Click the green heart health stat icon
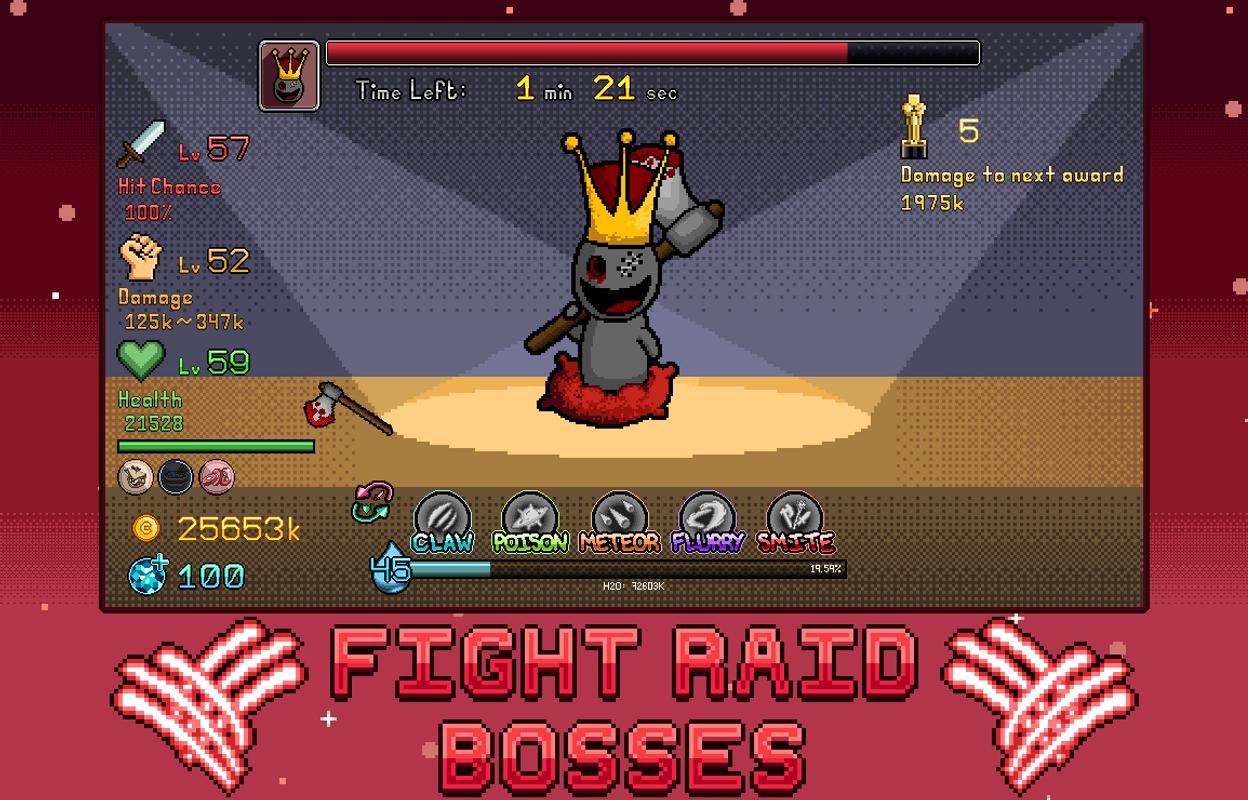The height and width of the screenshot is (800, 1248). coord(141,360)
